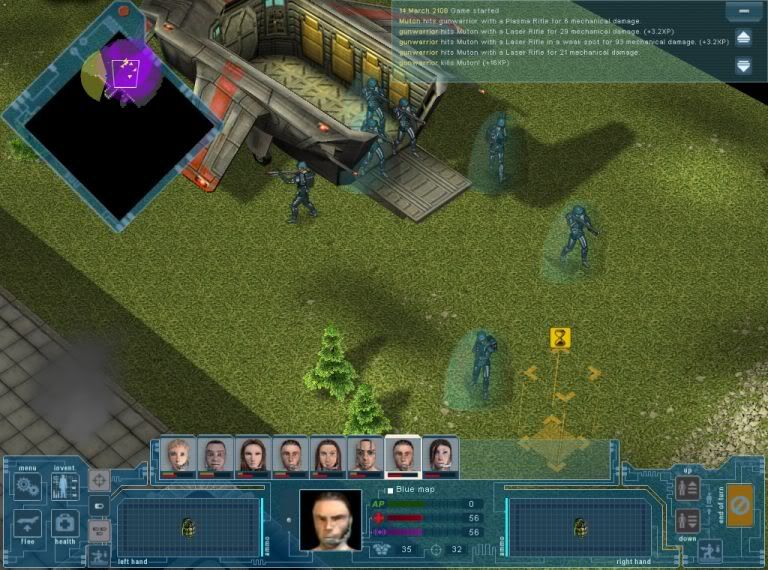
Task: Select the last dark-haired soldier portrait
Action: click(441, 456)
